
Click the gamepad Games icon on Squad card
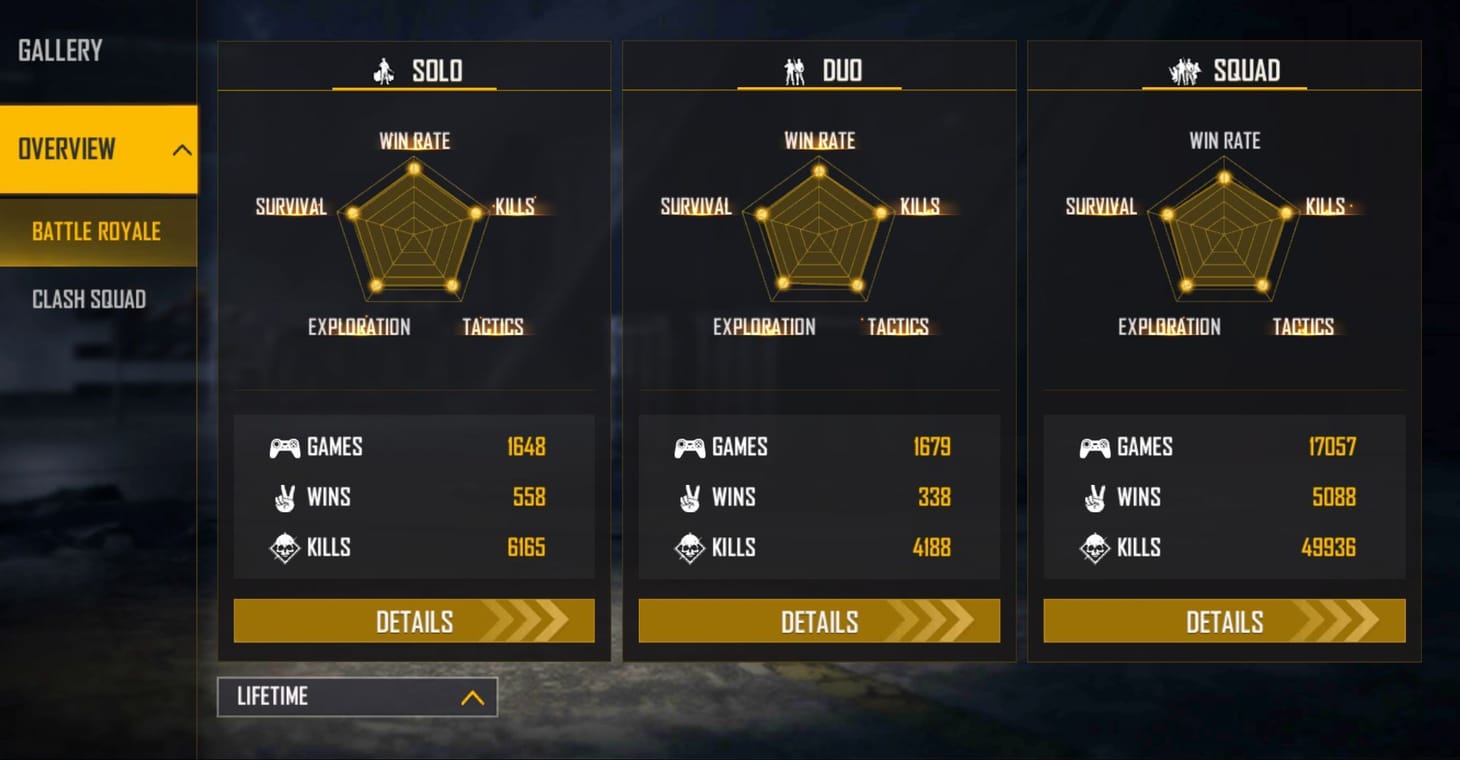pos(1097,447)
